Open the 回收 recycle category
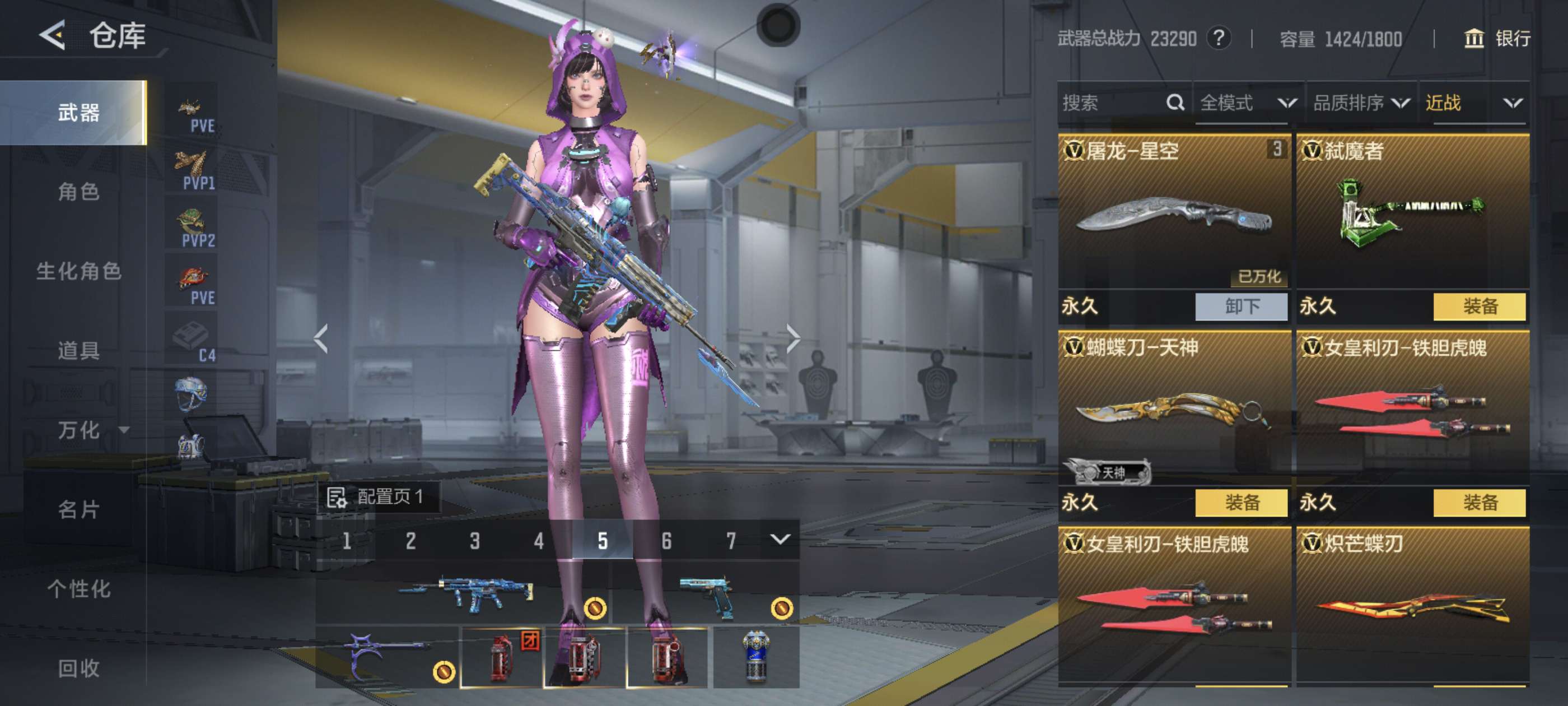Image resolution: width=1568 pixels, height=706 pixels. click(x=78, y=668)
